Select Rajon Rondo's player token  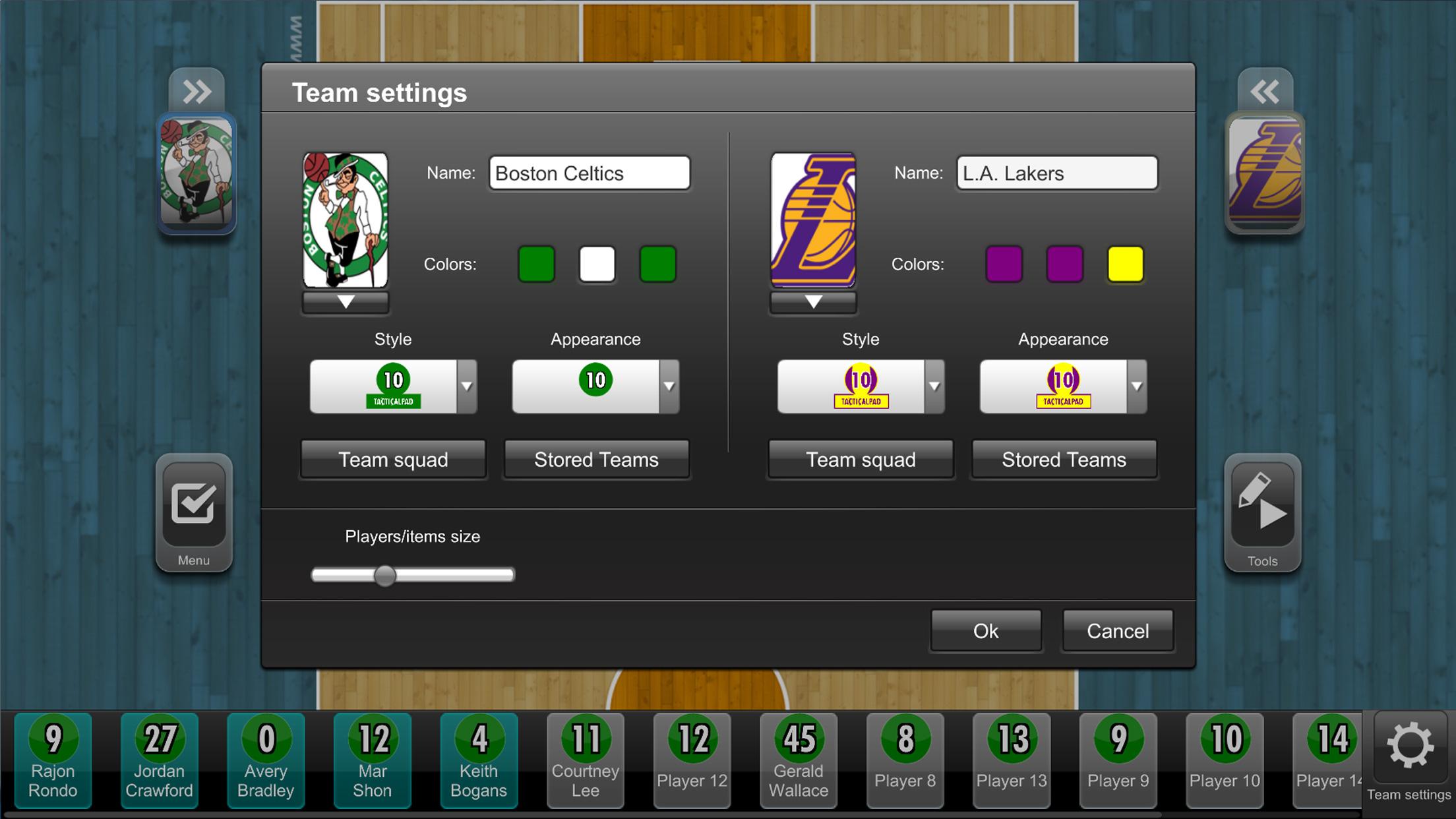[x=53, y=760]
